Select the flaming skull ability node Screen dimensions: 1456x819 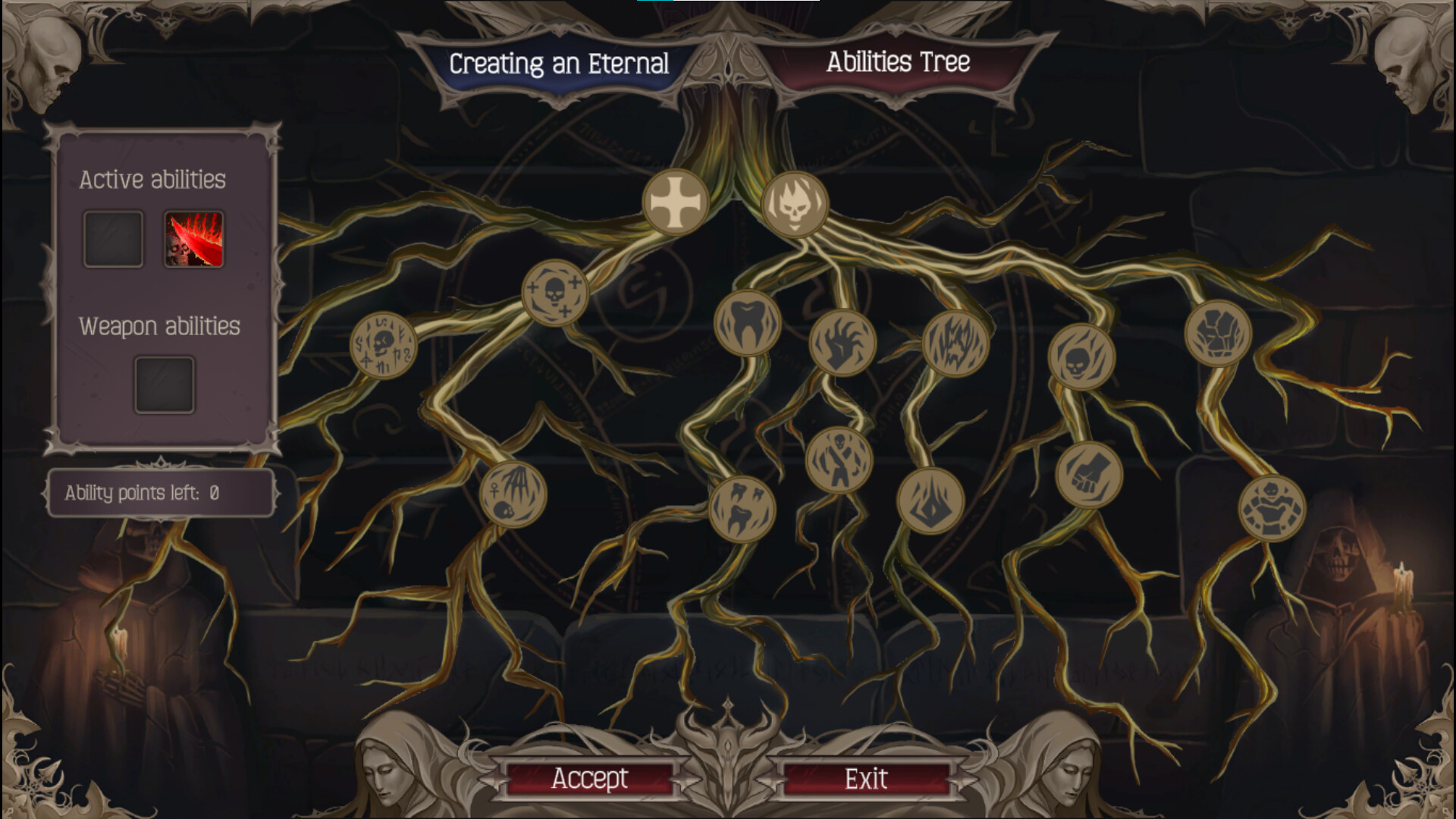pos(796,205)
